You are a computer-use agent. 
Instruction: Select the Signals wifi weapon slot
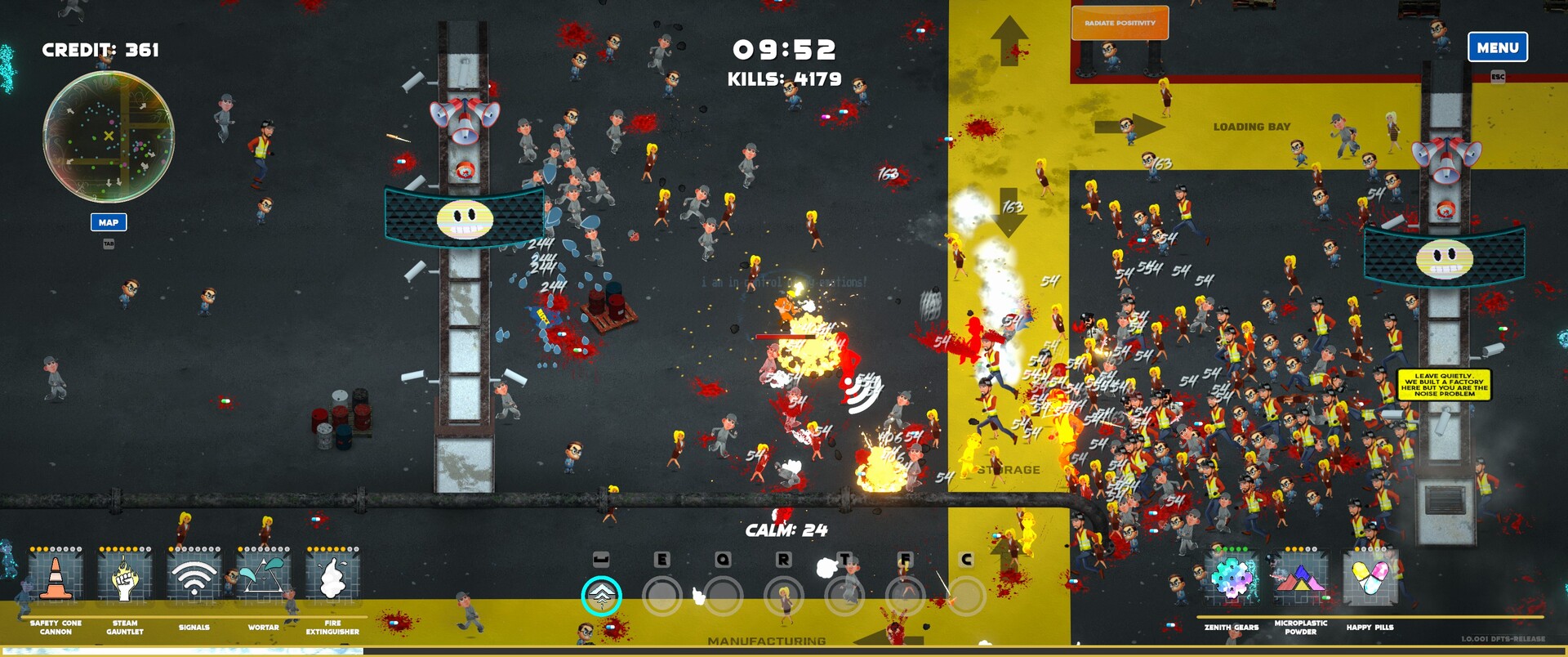[194, 578]
